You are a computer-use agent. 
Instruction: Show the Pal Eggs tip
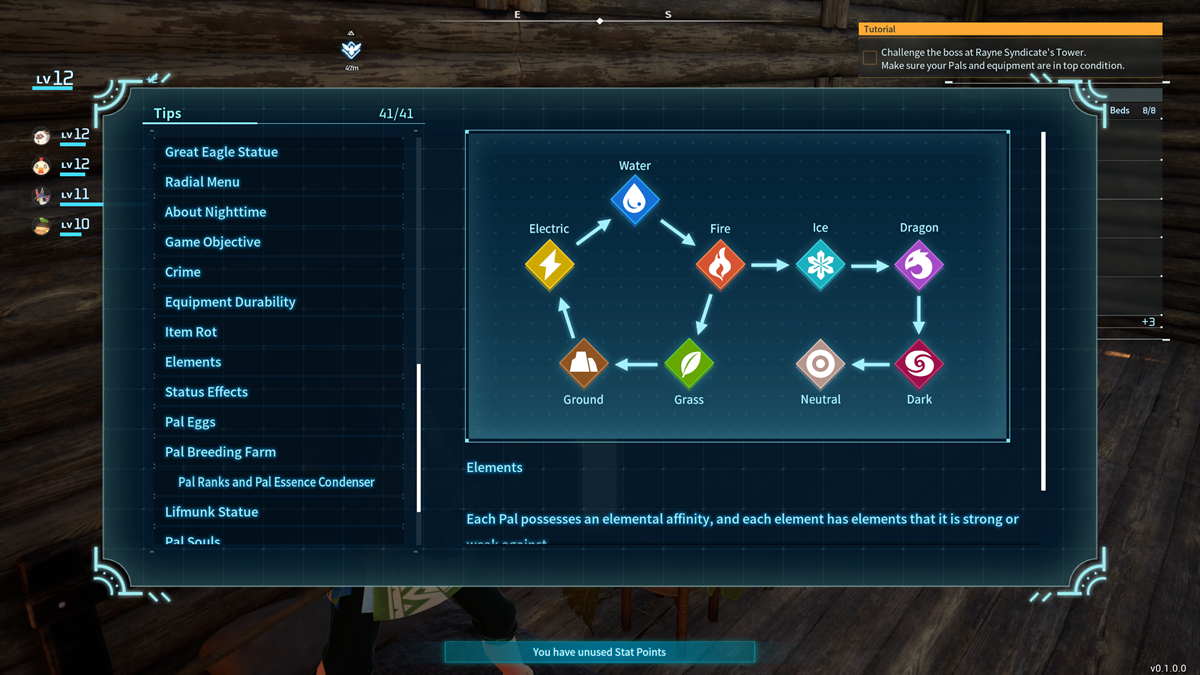coord(190,422)
